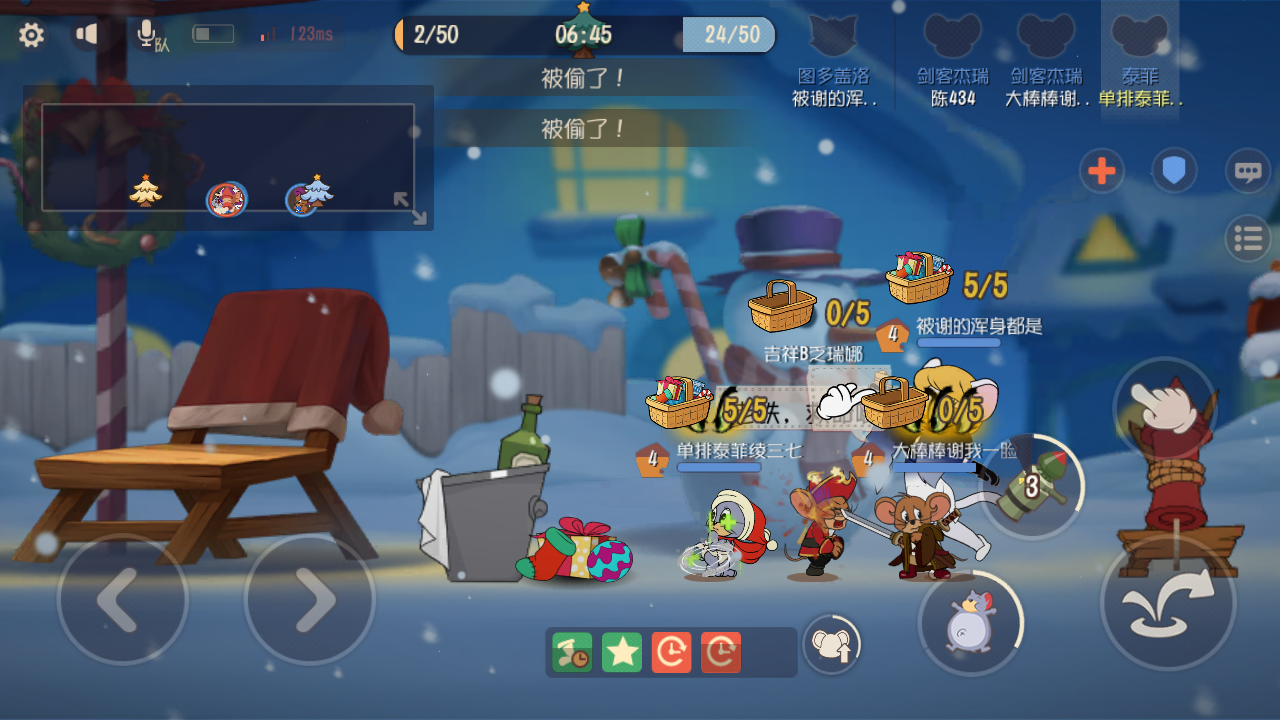Mute the speaker sound toggle
Image resolution: width=1280 pixels, height=720 pixels.
[x=87, y=33]
